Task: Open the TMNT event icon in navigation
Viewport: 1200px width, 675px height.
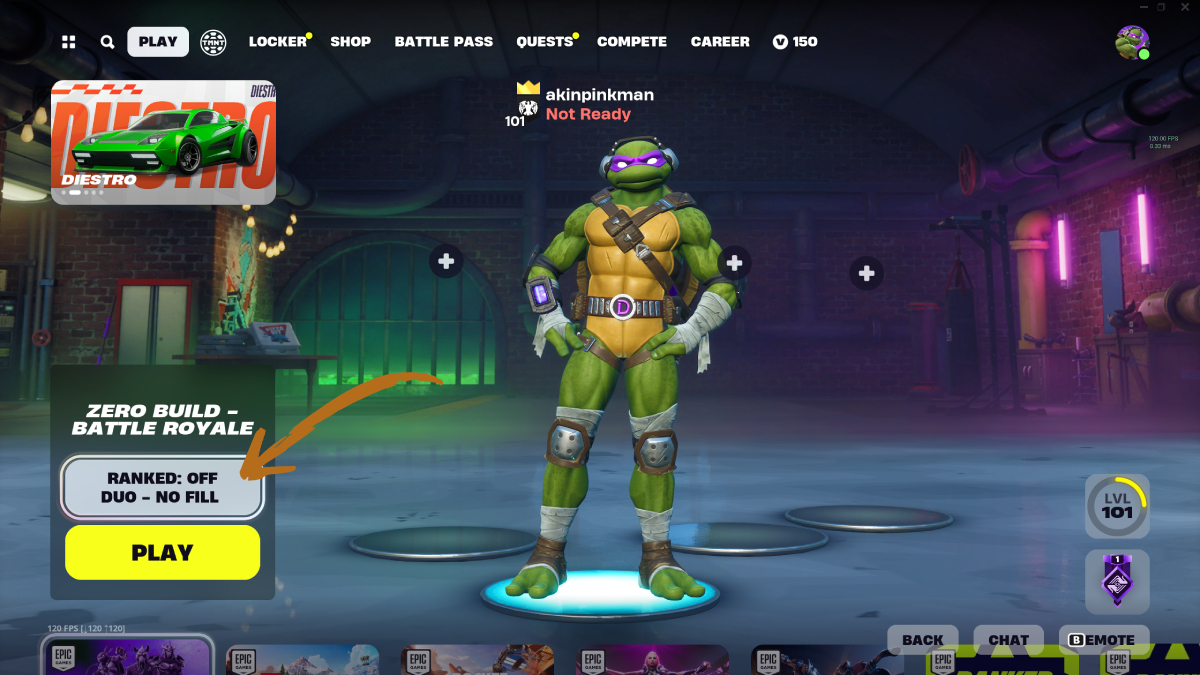Action: click(213, 42)
